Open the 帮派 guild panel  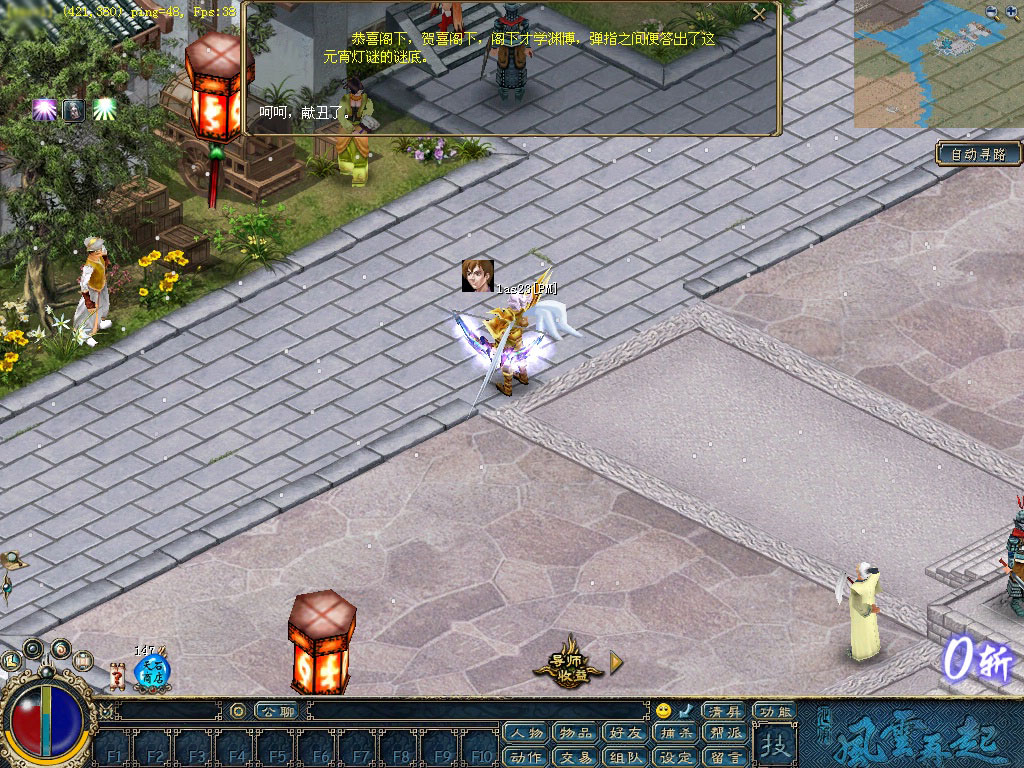pyautogui.click(x=724, y=733)
